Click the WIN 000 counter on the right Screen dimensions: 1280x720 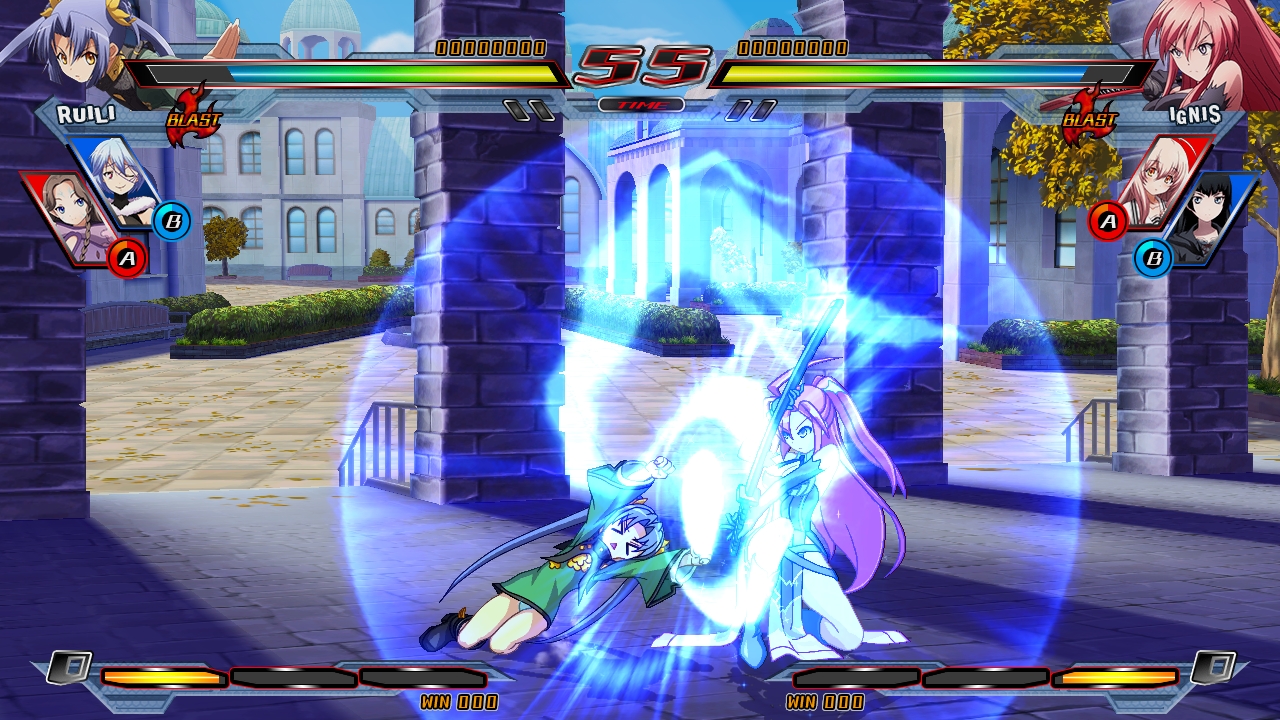point(823,703)
